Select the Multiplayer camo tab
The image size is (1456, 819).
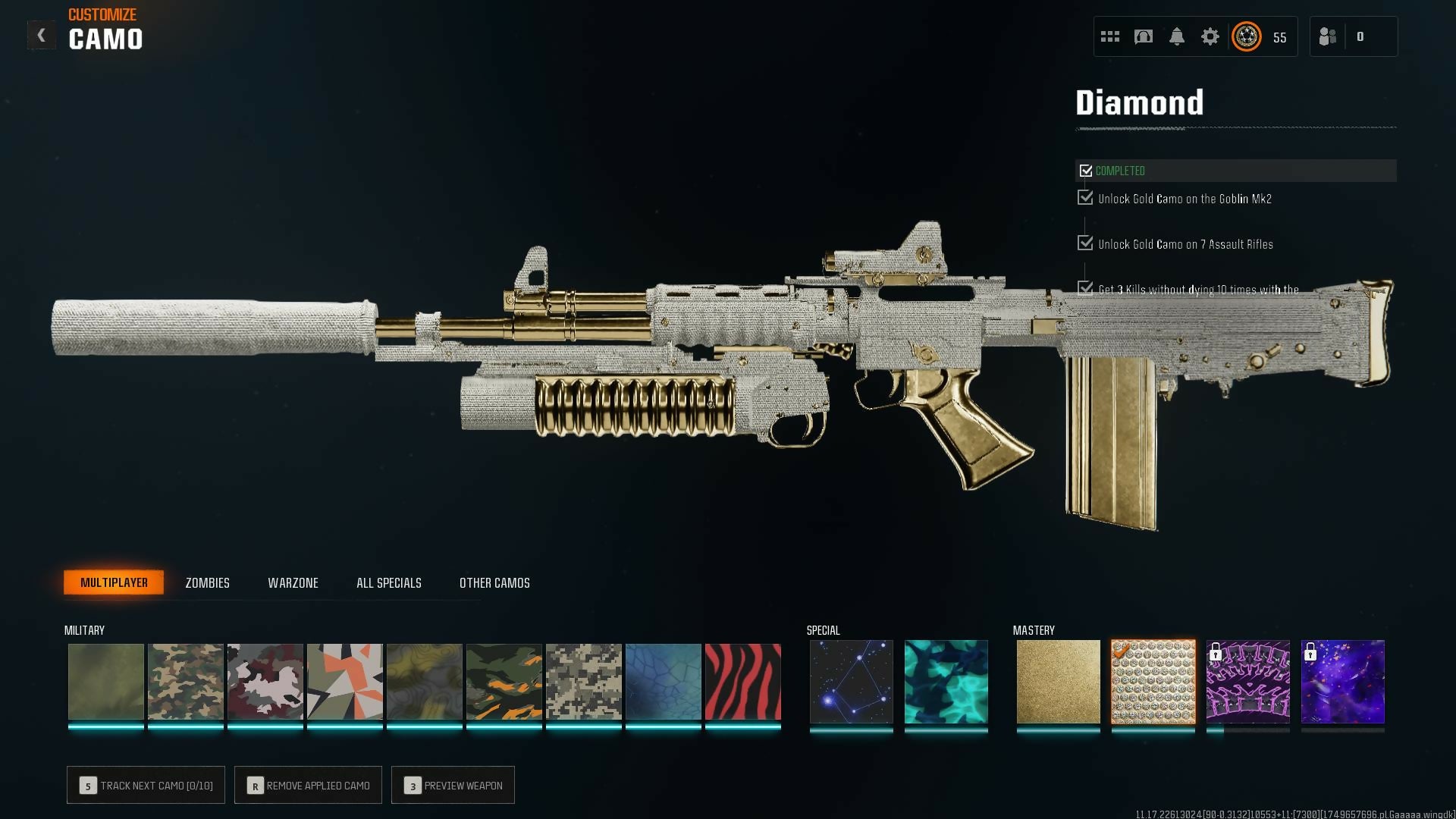click(x=114, y=582)
